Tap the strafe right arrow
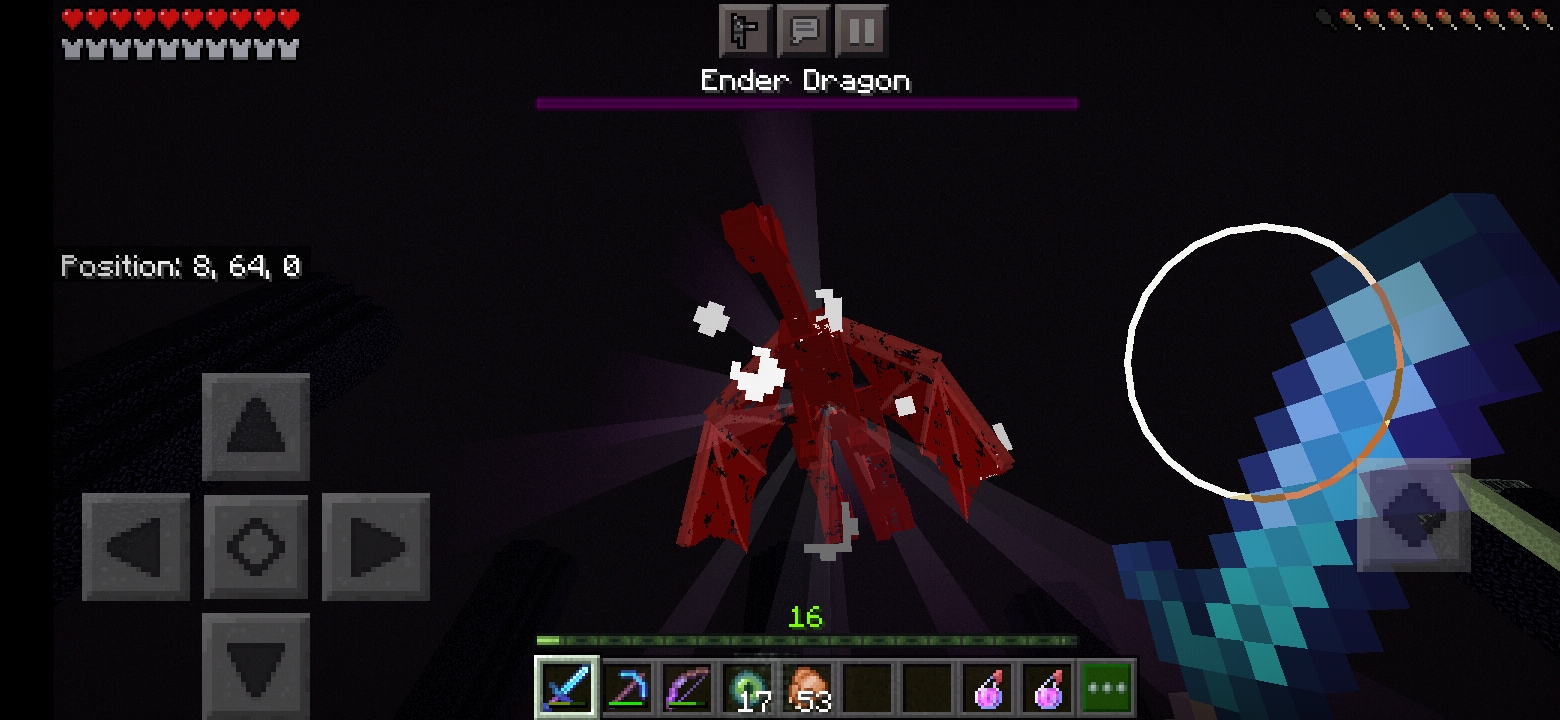The width and height of the screenshot is (1560, 720). click(376, 547)
